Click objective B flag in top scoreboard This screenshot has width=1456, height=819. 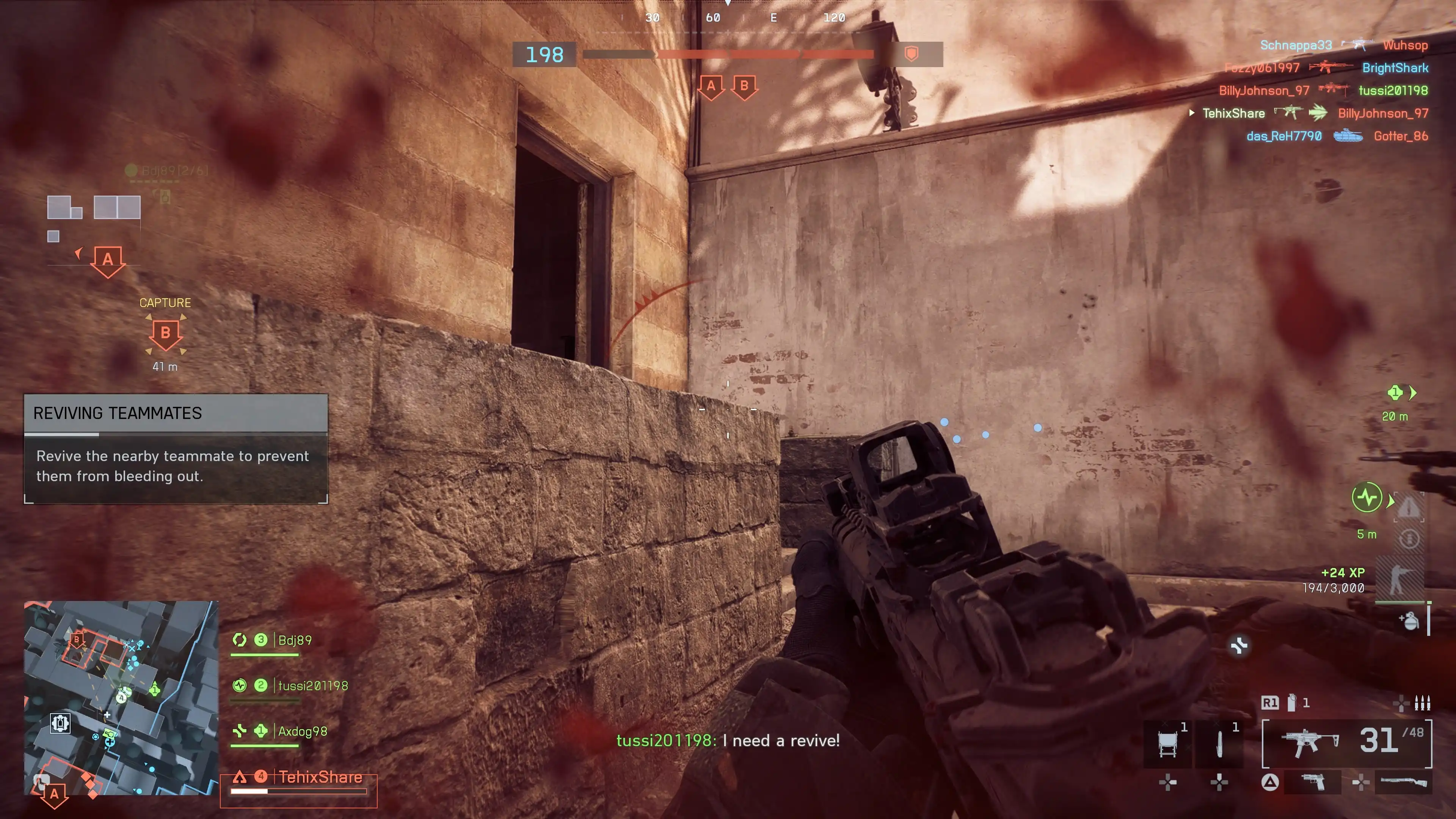click(x=744, y=86)
